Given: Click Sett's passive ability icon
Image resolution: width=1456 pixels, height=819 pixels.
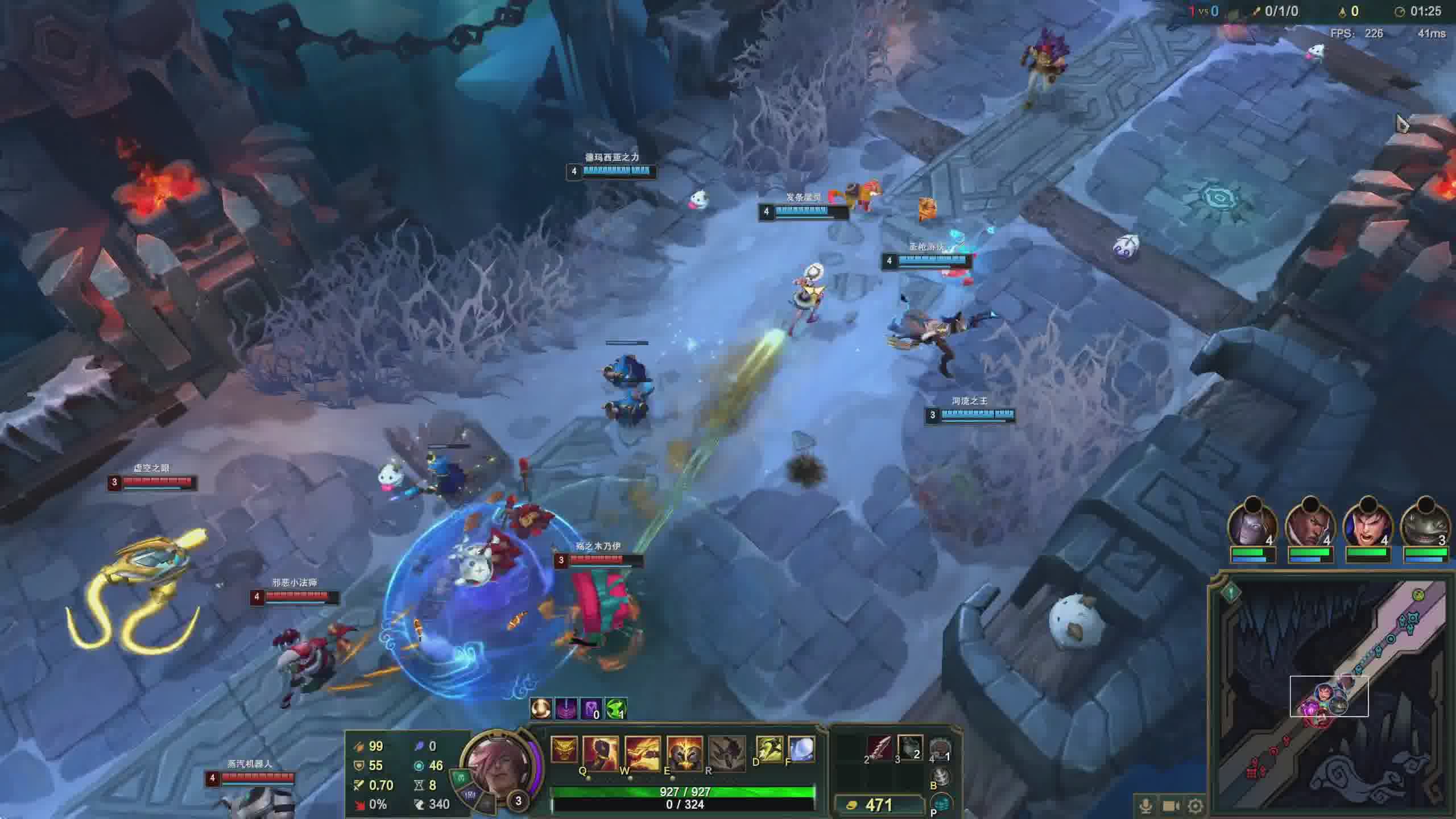Looking at the screenshot, I should click(564, 750).
